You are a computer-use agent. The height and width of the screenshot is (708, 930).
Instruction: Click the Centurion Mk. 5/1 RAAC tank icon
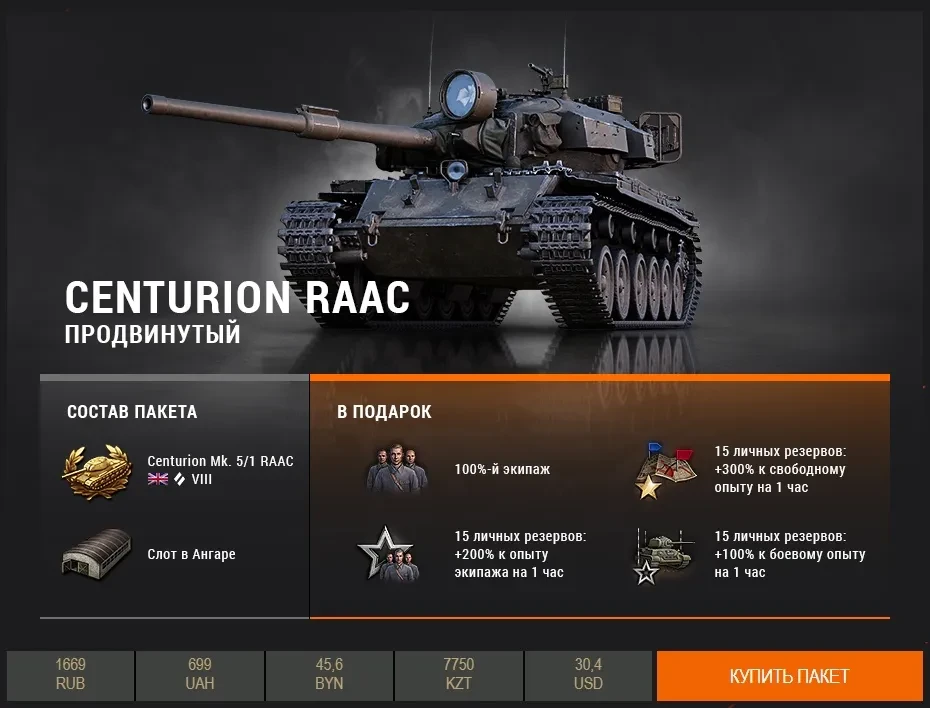point(97,470)
